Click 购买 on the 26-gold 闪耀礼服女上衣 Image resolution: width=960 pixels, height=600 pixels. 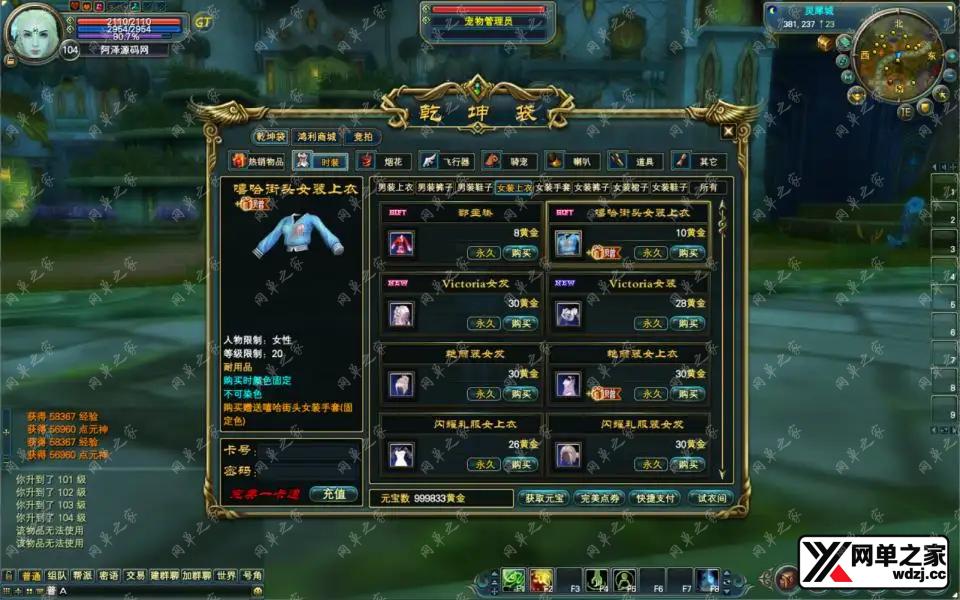pyautogui.click(x=520, y=464)
